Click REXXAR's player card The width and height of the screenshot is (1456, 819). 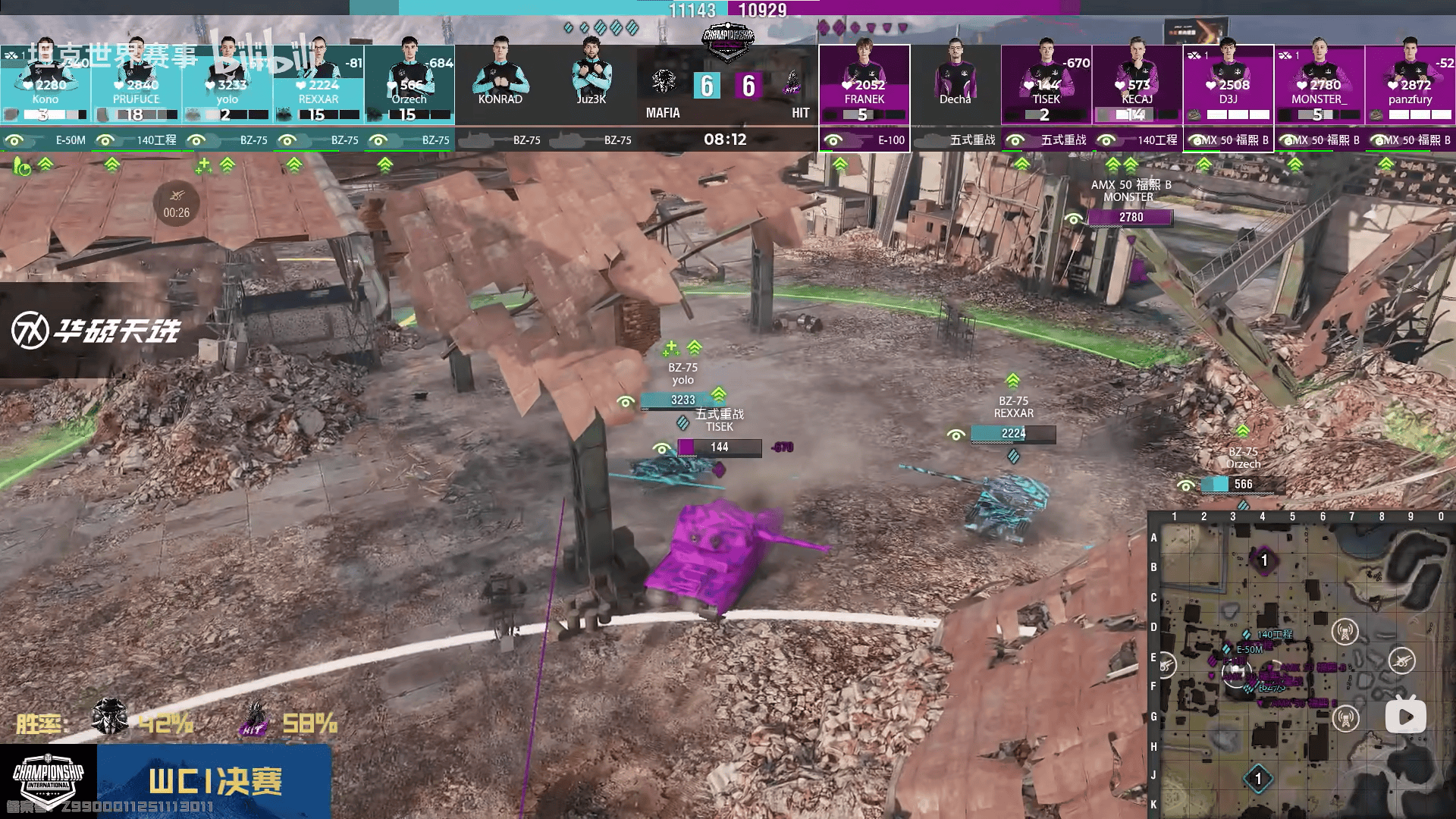pyautogui.click(x=318, y=83)
